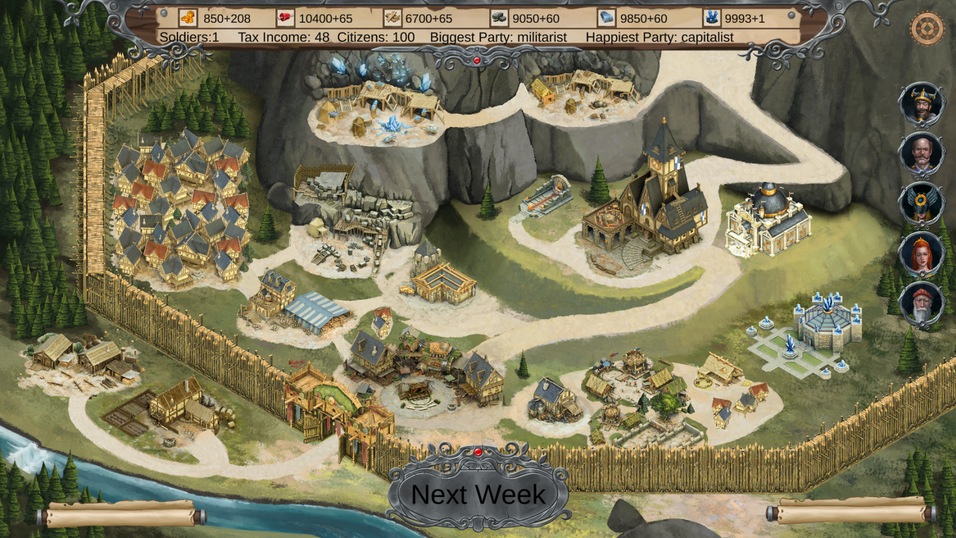Open the bottom-right parchment scroll
956x538 pixels.
pos(851,512)
